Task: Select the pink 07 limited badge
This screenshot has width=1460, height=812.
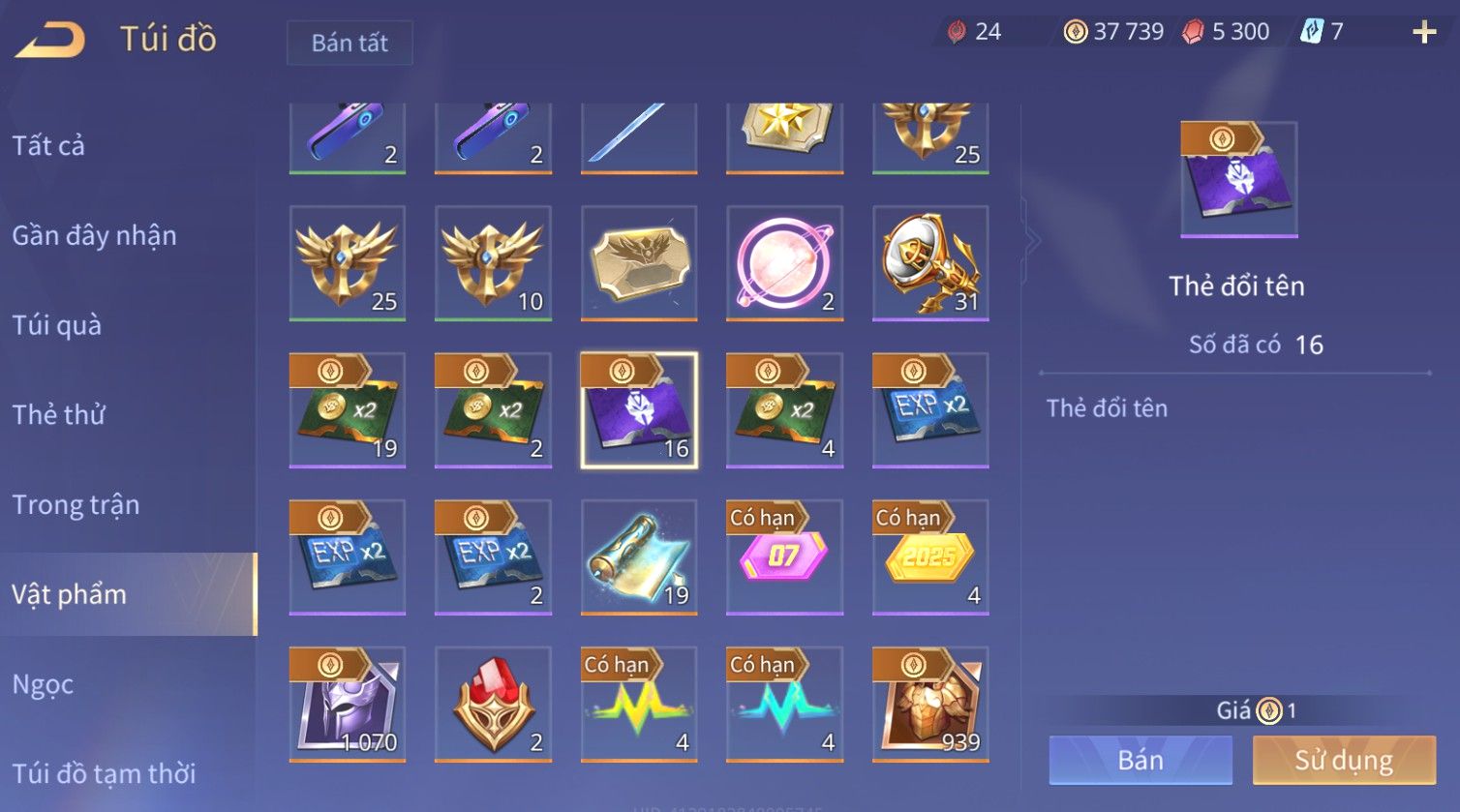Action: tap(784, 557)
